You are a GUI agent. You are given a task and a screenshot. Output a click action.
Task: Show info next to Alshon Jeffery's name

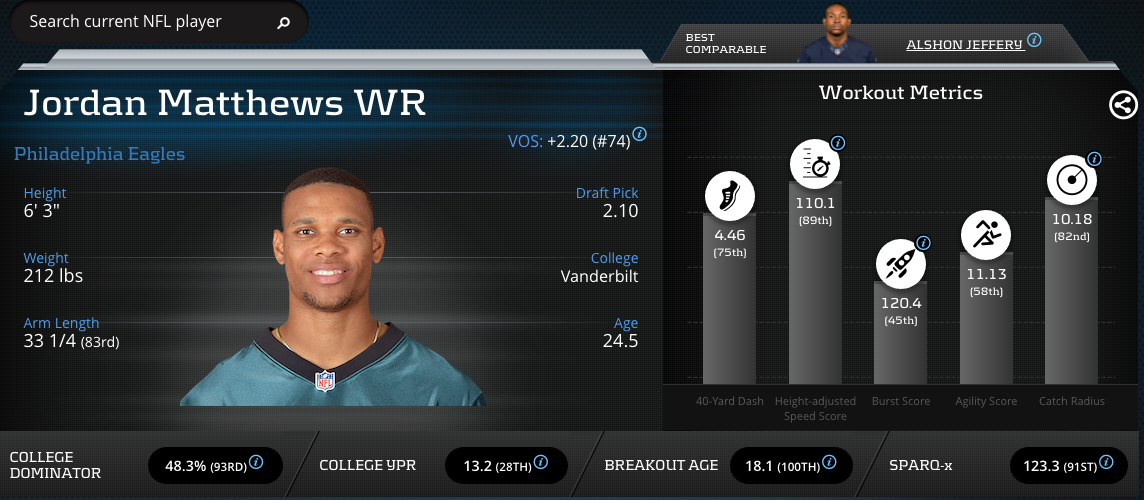[x=1034, y=41]
